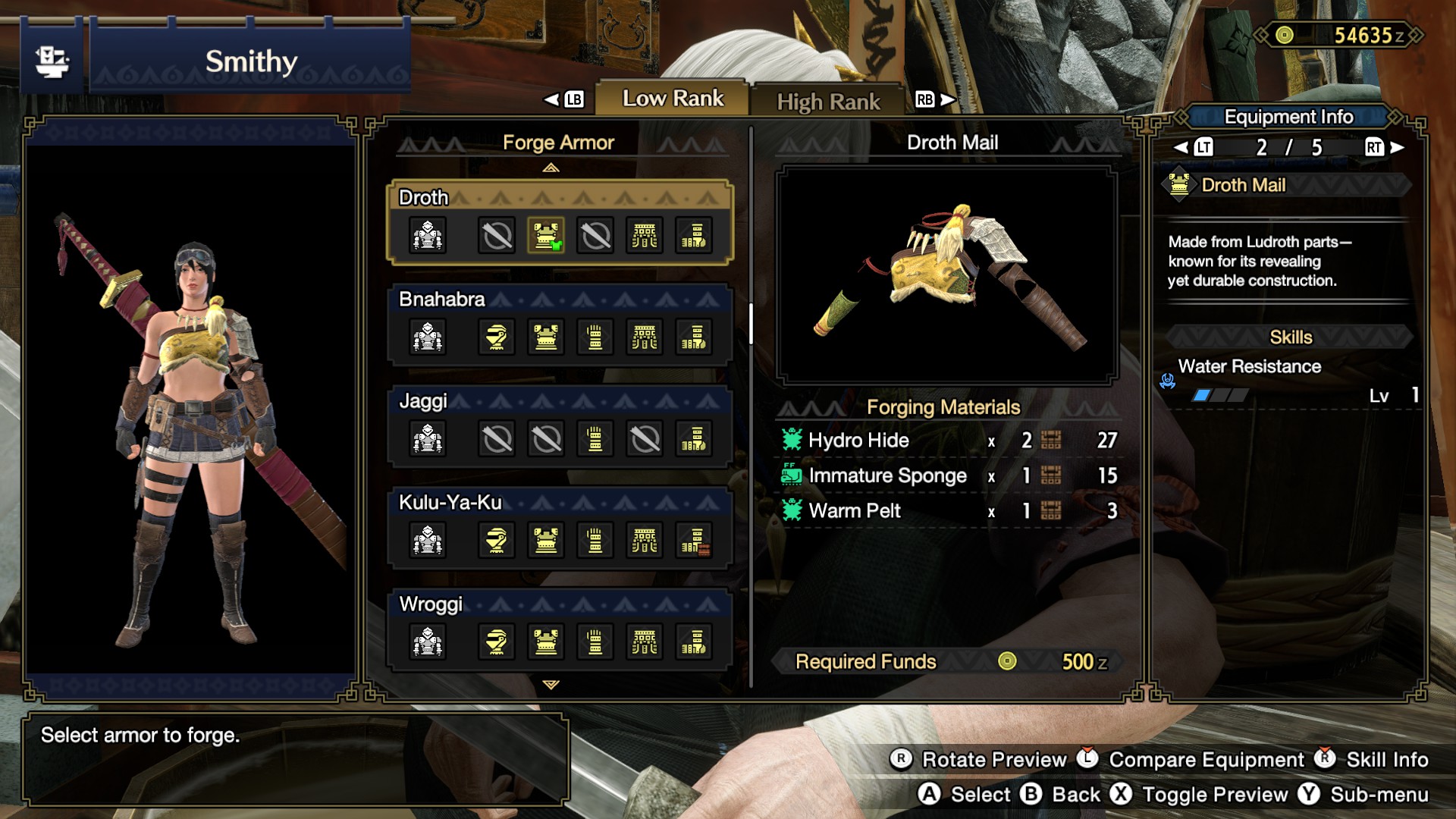Choose the Kulu-Ya-Ku waist armor icon

pos(645,541)
